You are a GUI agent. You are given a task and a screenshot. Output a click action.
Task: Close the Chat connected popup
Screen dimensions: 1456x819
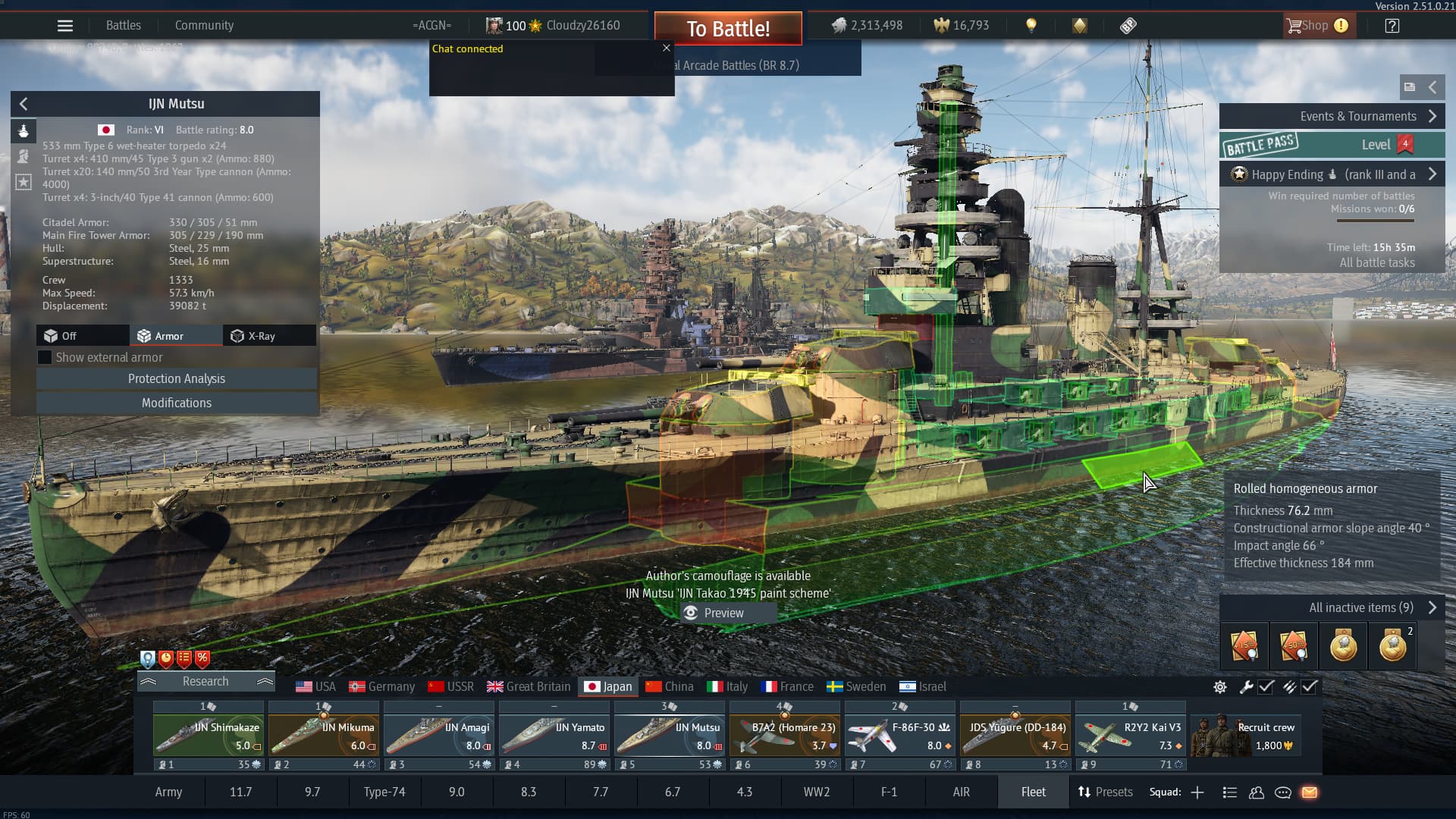point(667,49)
